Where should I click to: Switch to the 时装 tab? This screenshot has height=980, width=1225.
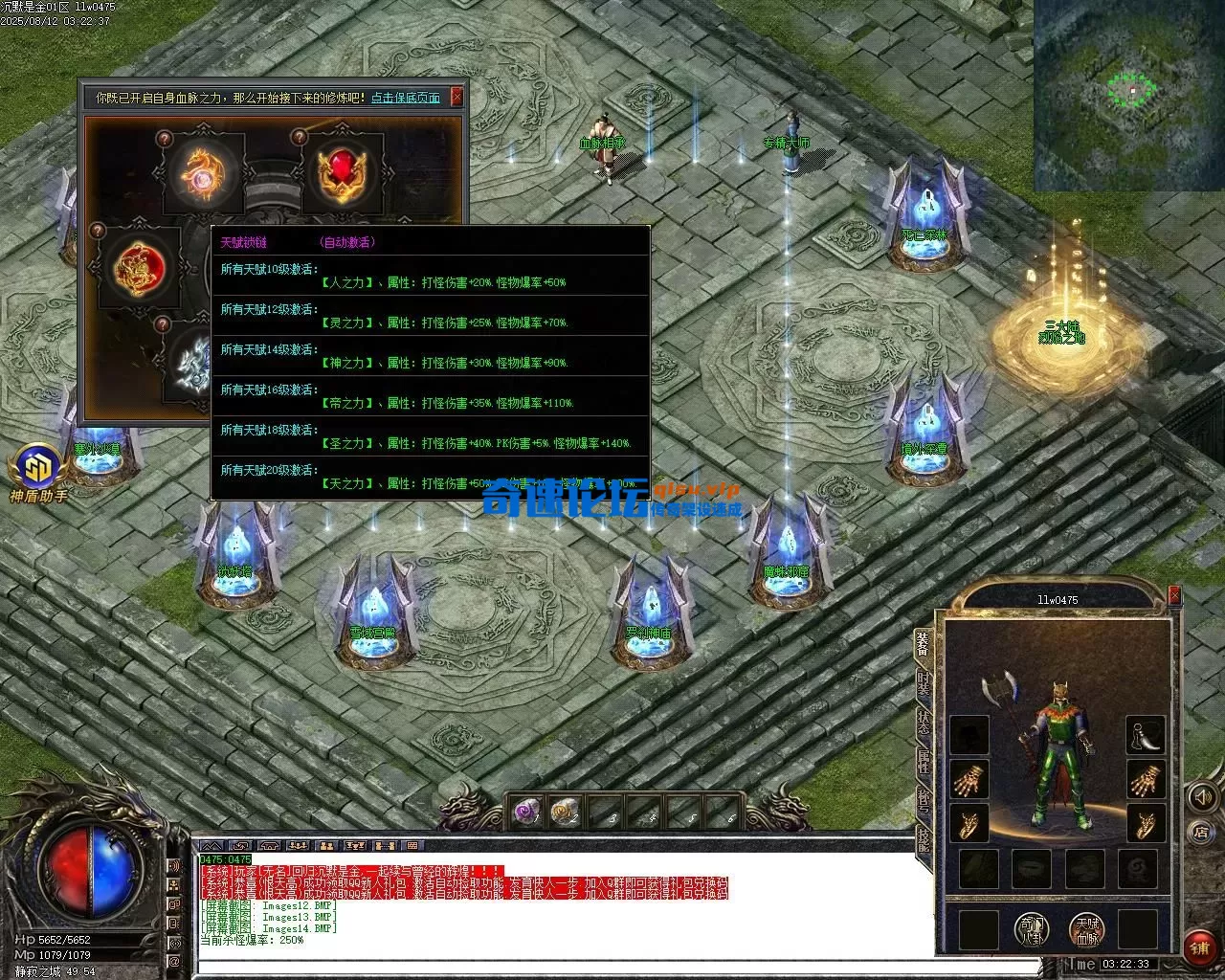[924, 683]
